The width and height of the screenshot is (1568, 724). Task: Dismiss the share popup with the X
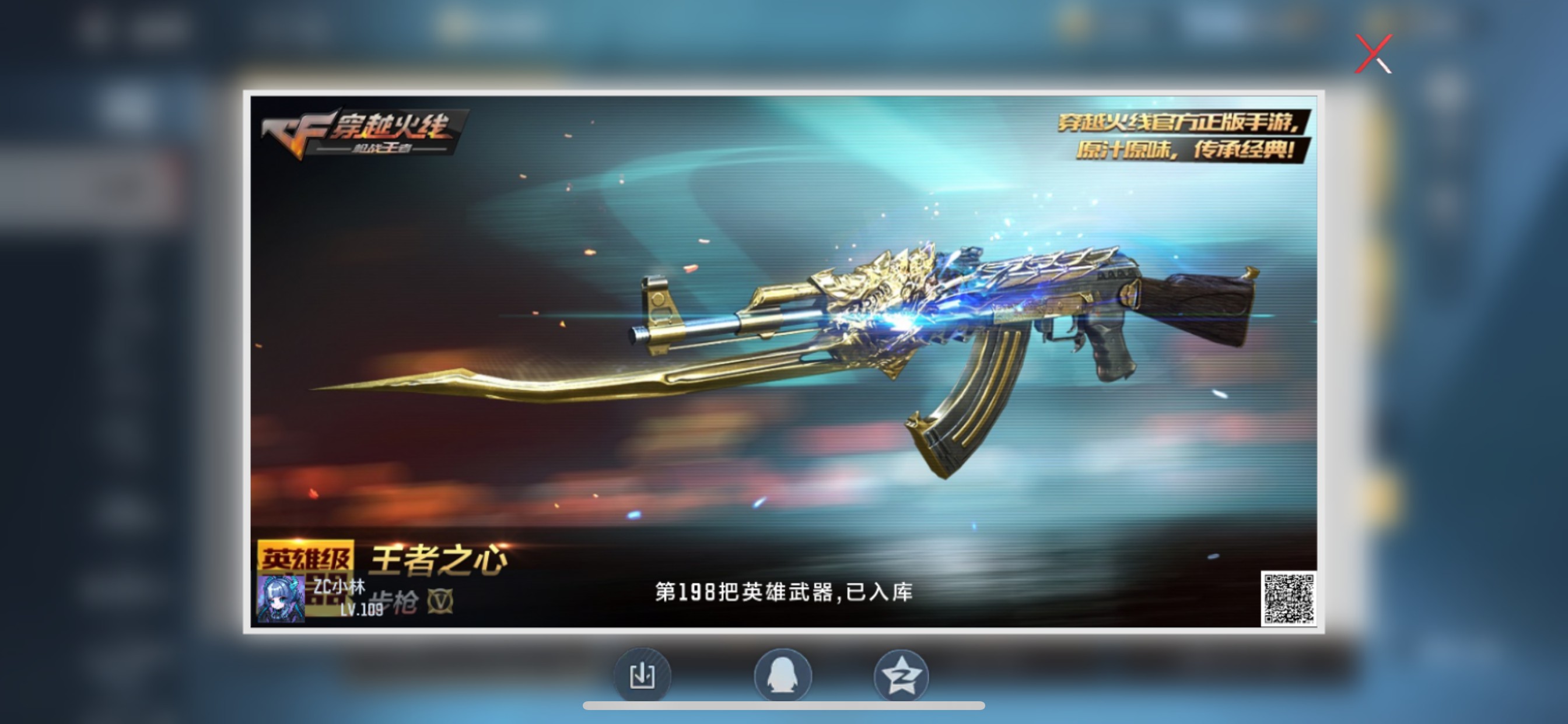[x=1374, y=55]
